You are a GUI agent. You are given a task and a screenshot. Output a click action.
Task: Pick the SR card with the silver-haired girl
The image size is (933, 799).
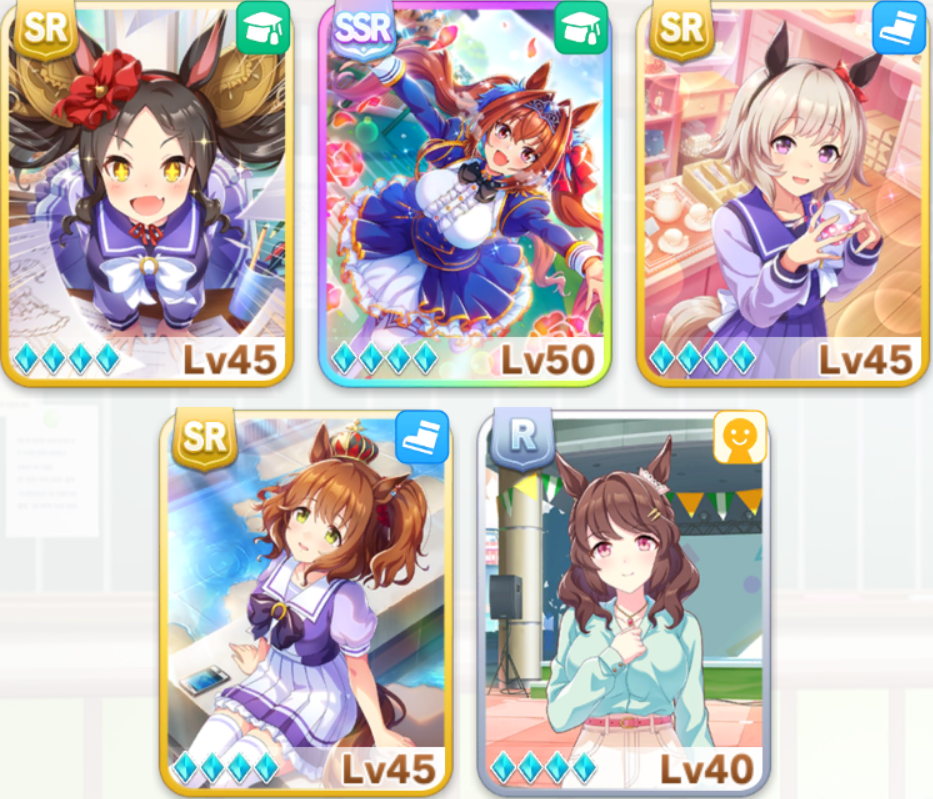click(783, 193)
